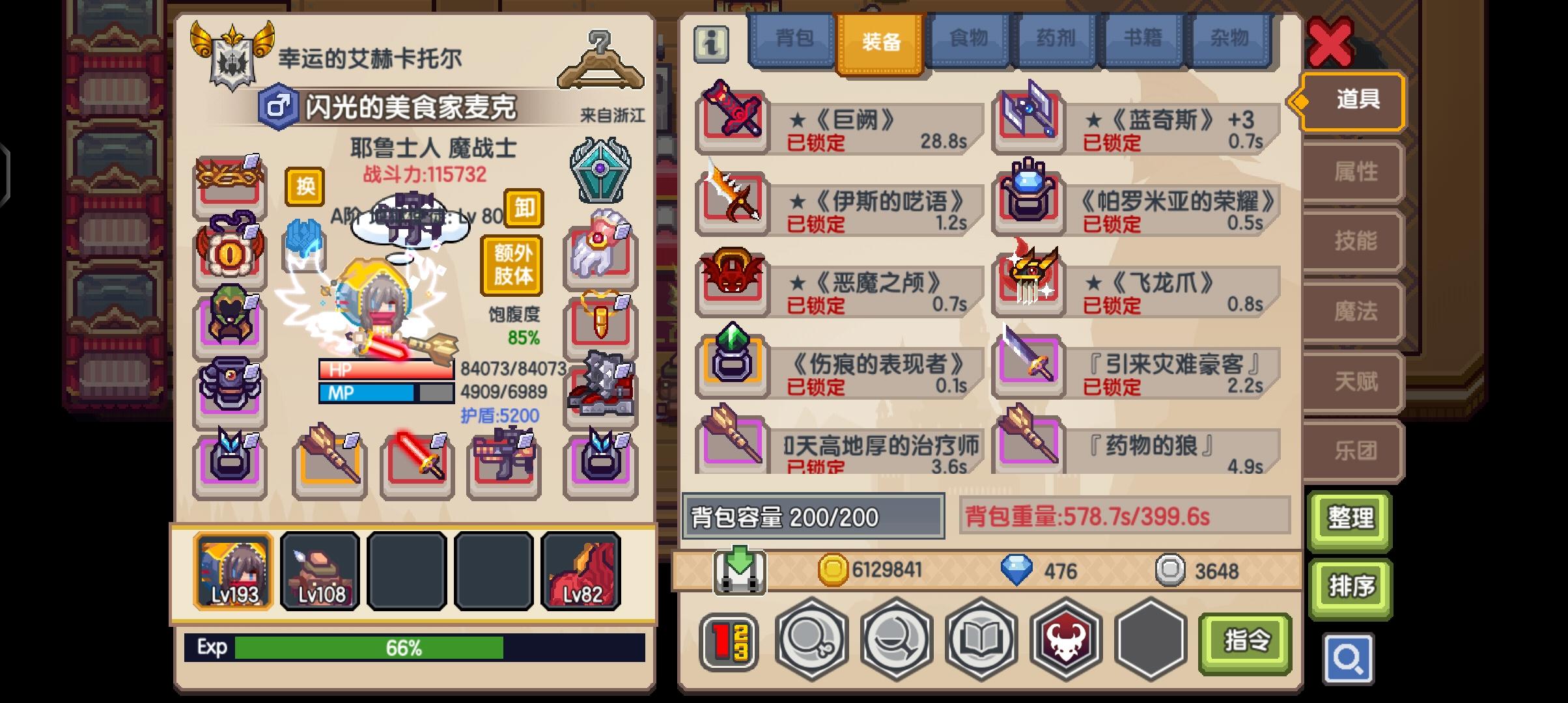Select the Lv108 companion thumbnail

tap(320, 570)
